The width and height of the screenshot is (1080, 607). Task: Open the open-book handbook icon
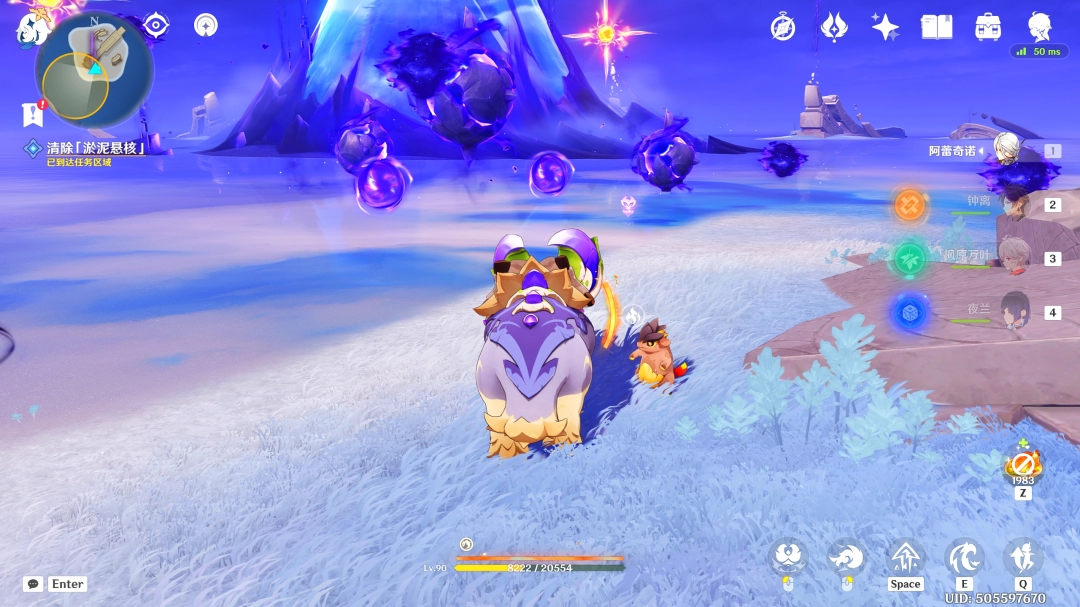point(937,27)
